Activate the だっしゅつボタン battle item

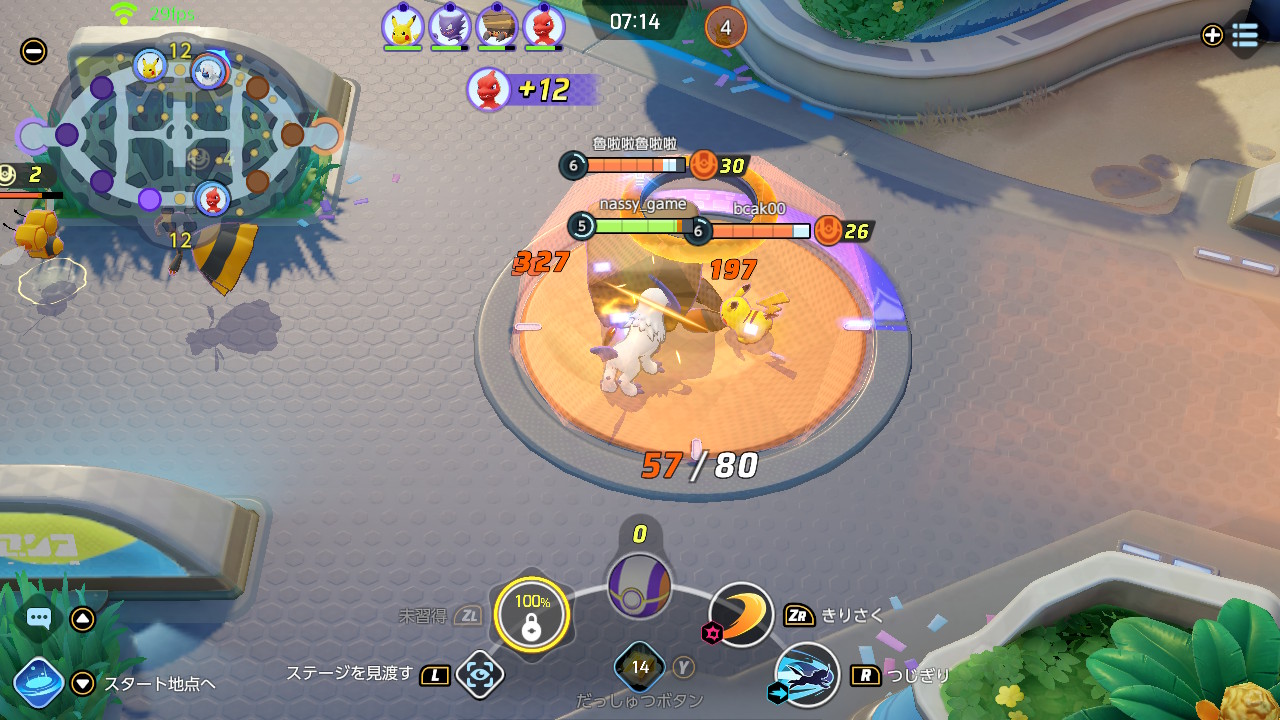coord(640,667)
